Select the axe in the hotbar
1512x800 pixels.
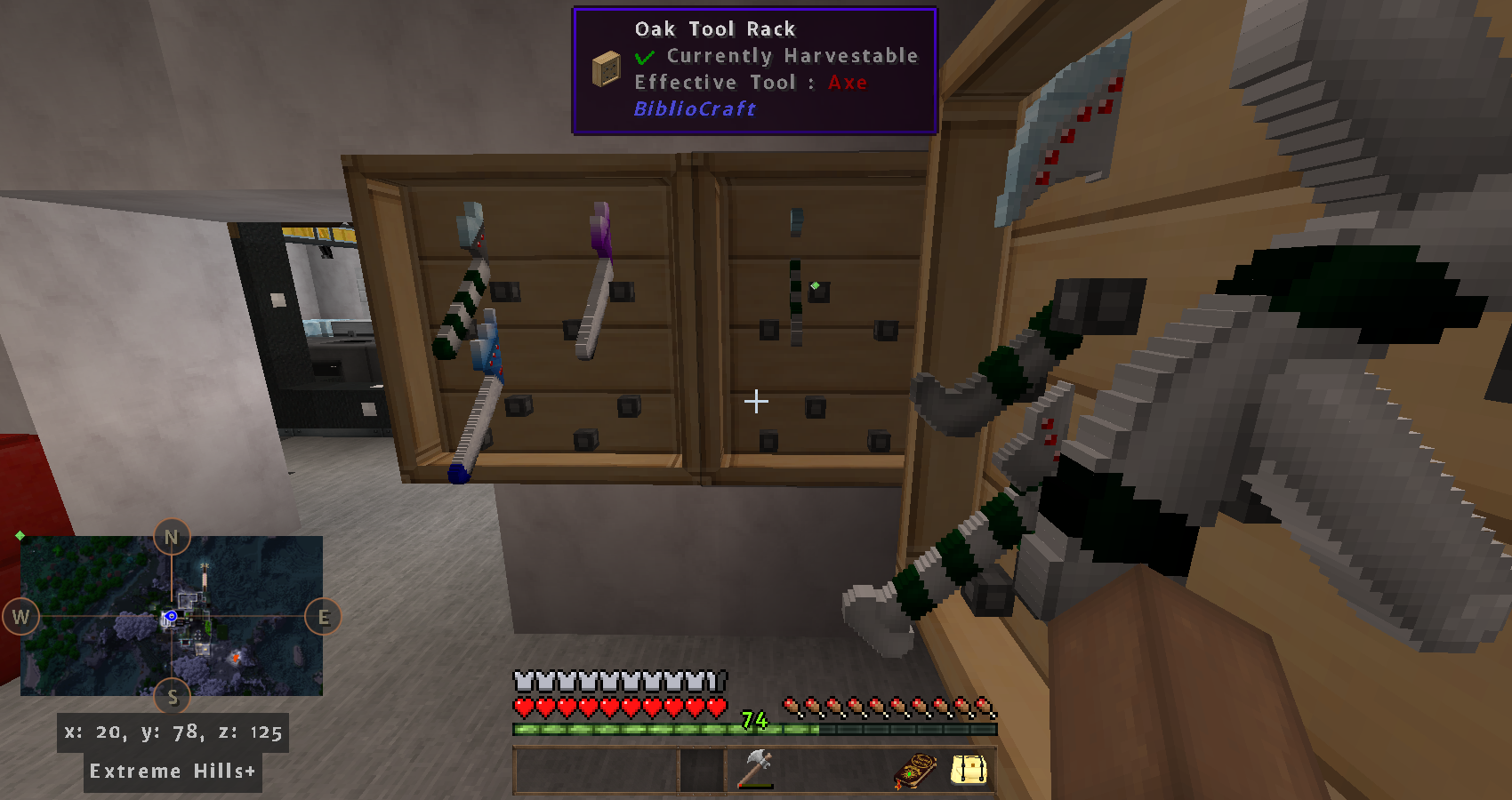pyautogui.click(x=755, y=769)
